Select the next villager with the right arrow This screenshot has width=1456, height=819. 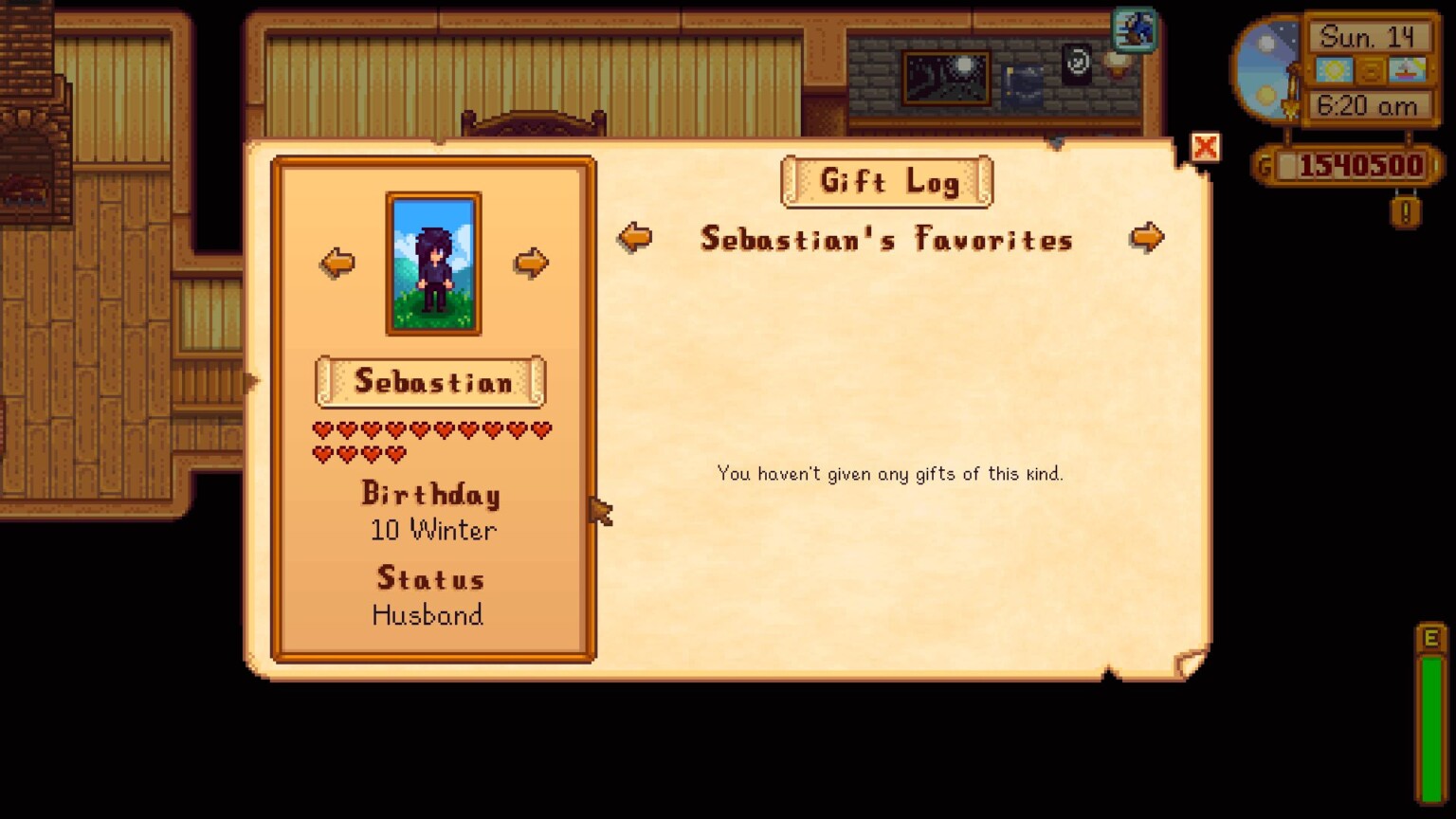coord(532,262)
